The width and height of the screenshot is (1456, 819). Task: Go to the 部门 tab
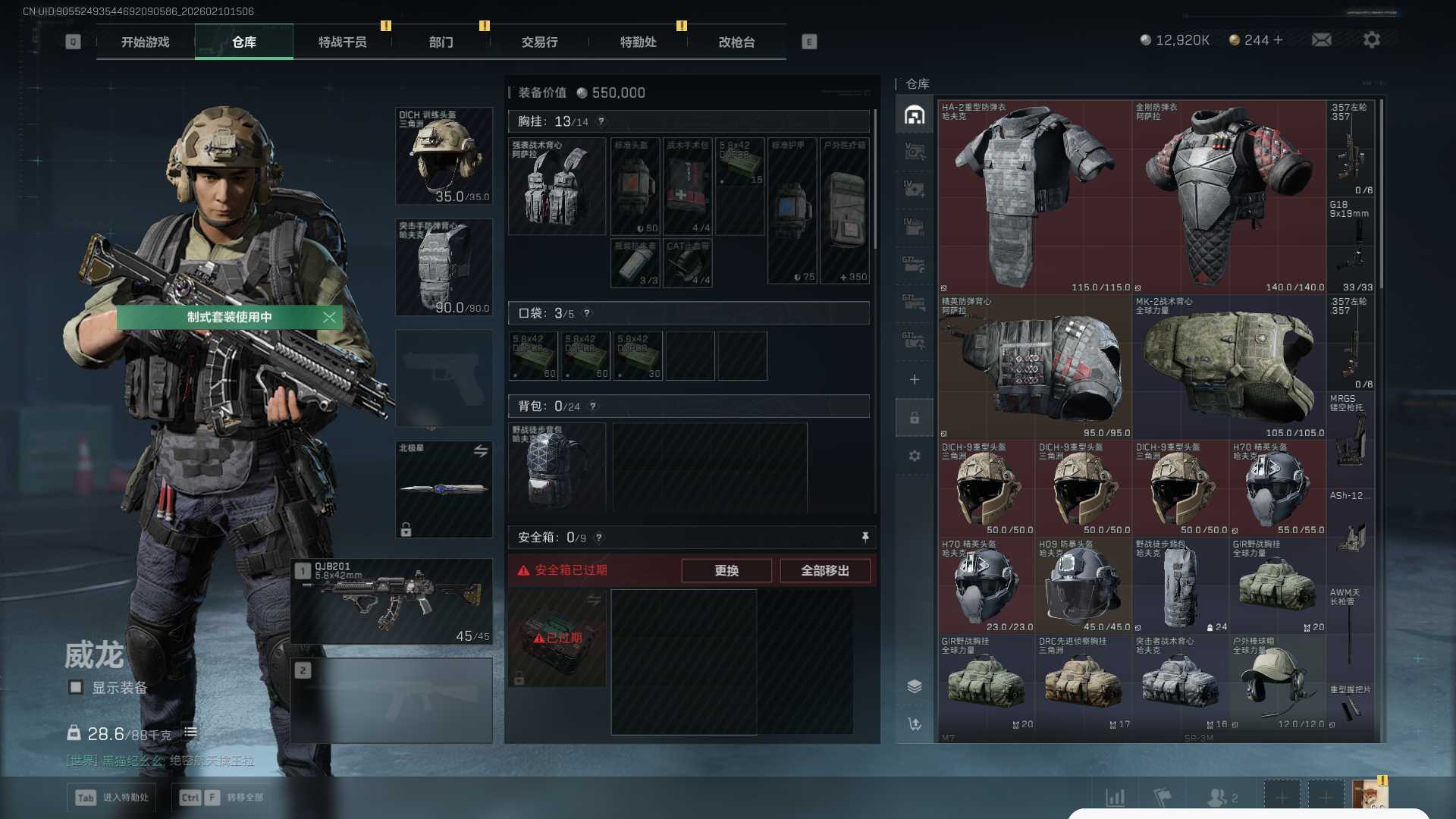441,42
